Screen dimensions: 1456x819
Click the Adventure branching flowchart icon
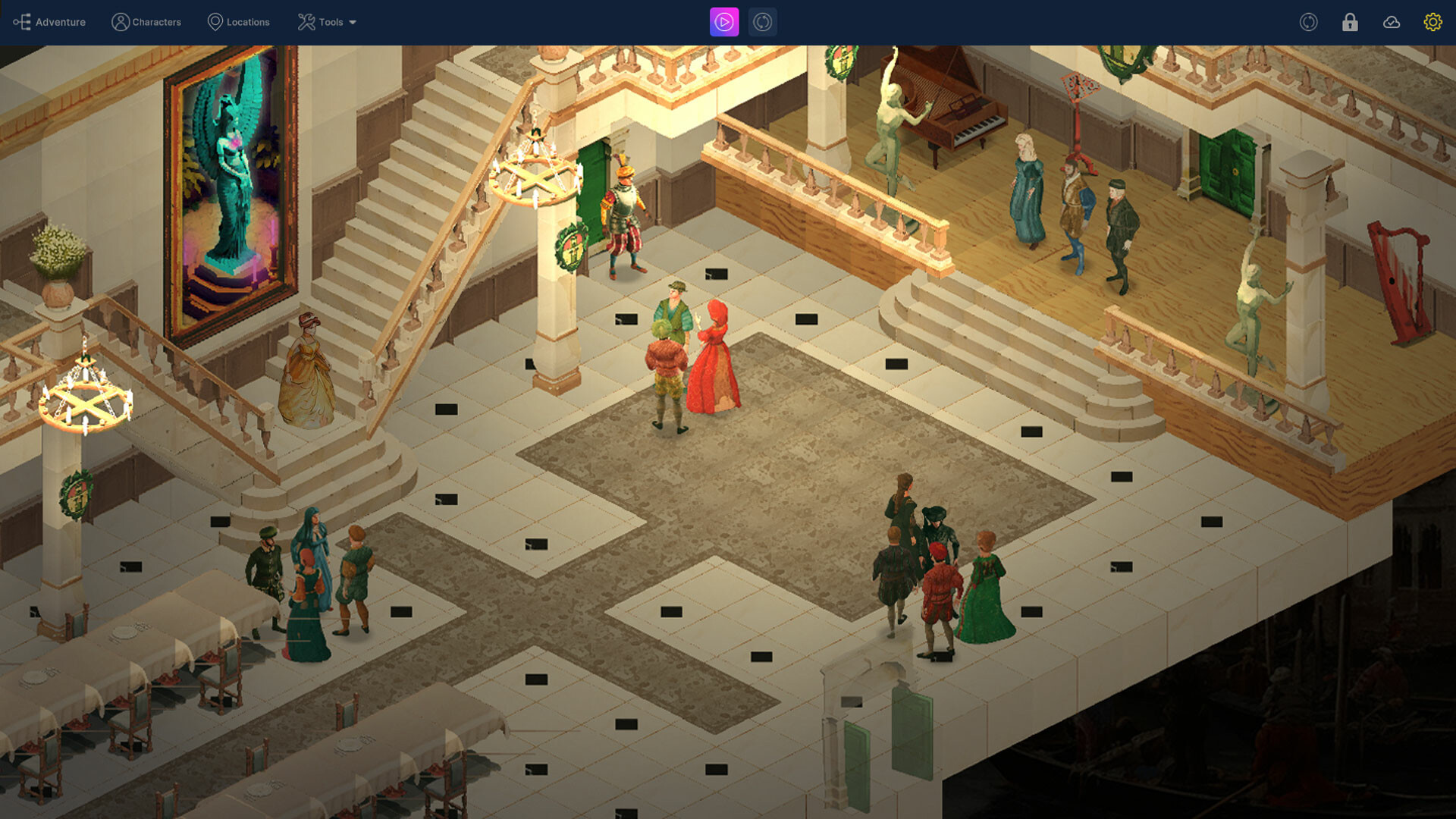[x=23, y=22]
